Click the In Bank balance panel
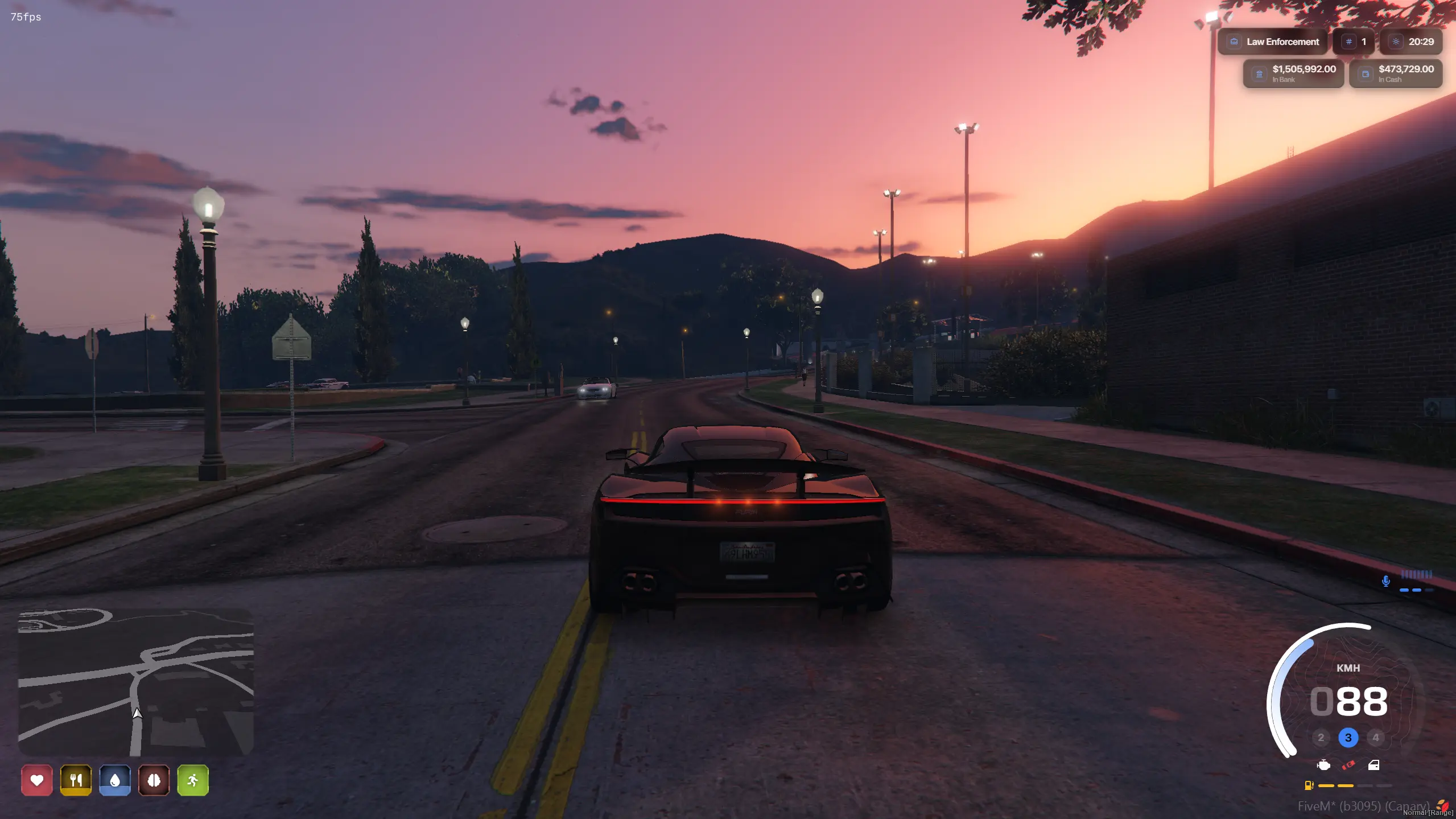The width and height of the screenshot is (1456, 819). [1293, 73]
